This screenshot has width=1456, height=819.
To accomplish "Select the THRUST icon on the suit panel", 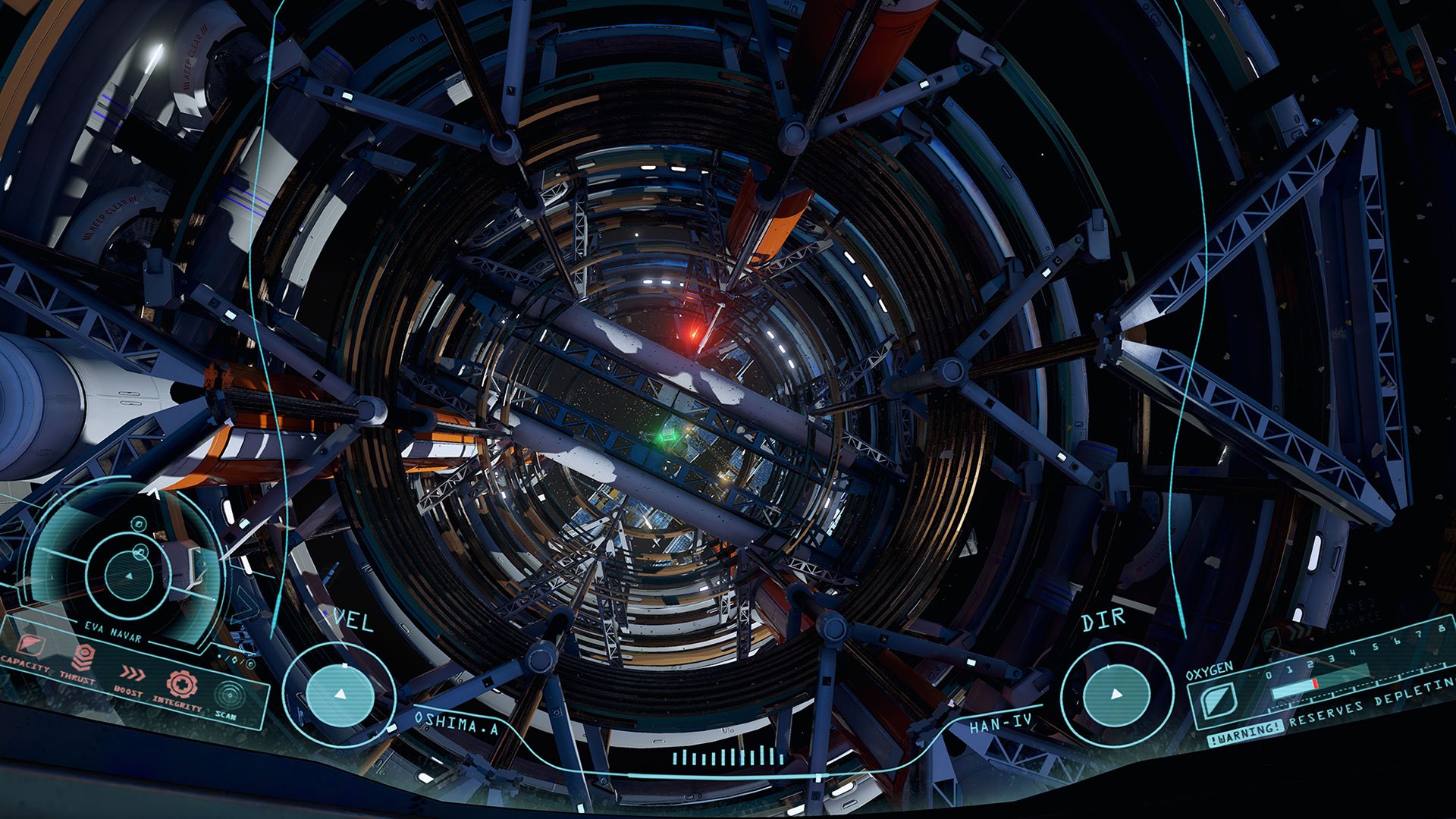I will point(83,657).
